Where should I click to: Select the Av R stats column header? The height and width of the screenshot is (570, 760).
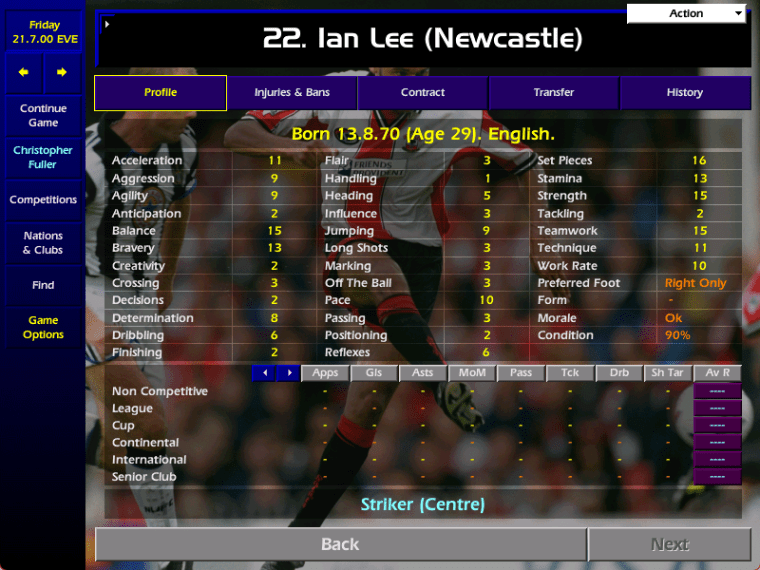click(717, 373)
